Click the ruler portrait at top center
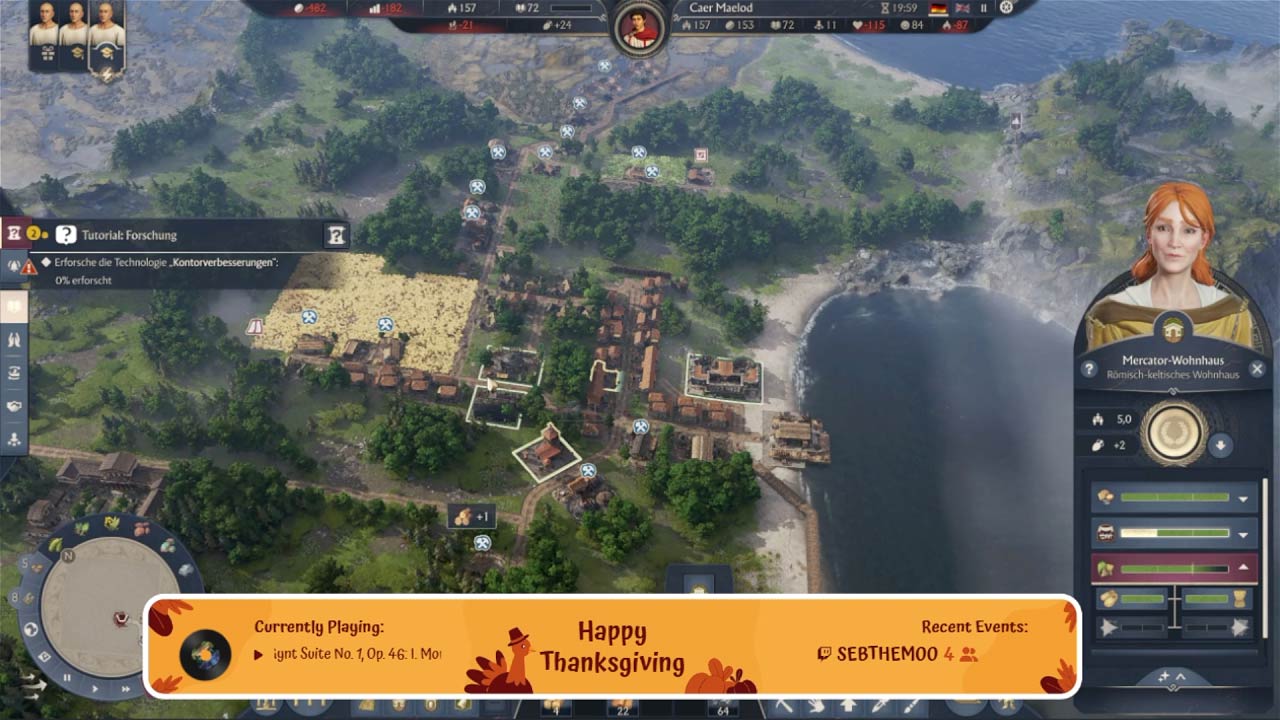1280x720 pixels. [x=637, y=24]
